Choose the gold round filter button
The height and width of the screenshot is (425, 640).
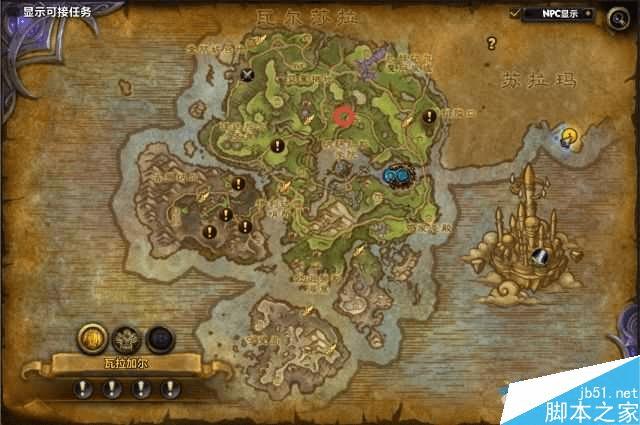tap(91, 337)
